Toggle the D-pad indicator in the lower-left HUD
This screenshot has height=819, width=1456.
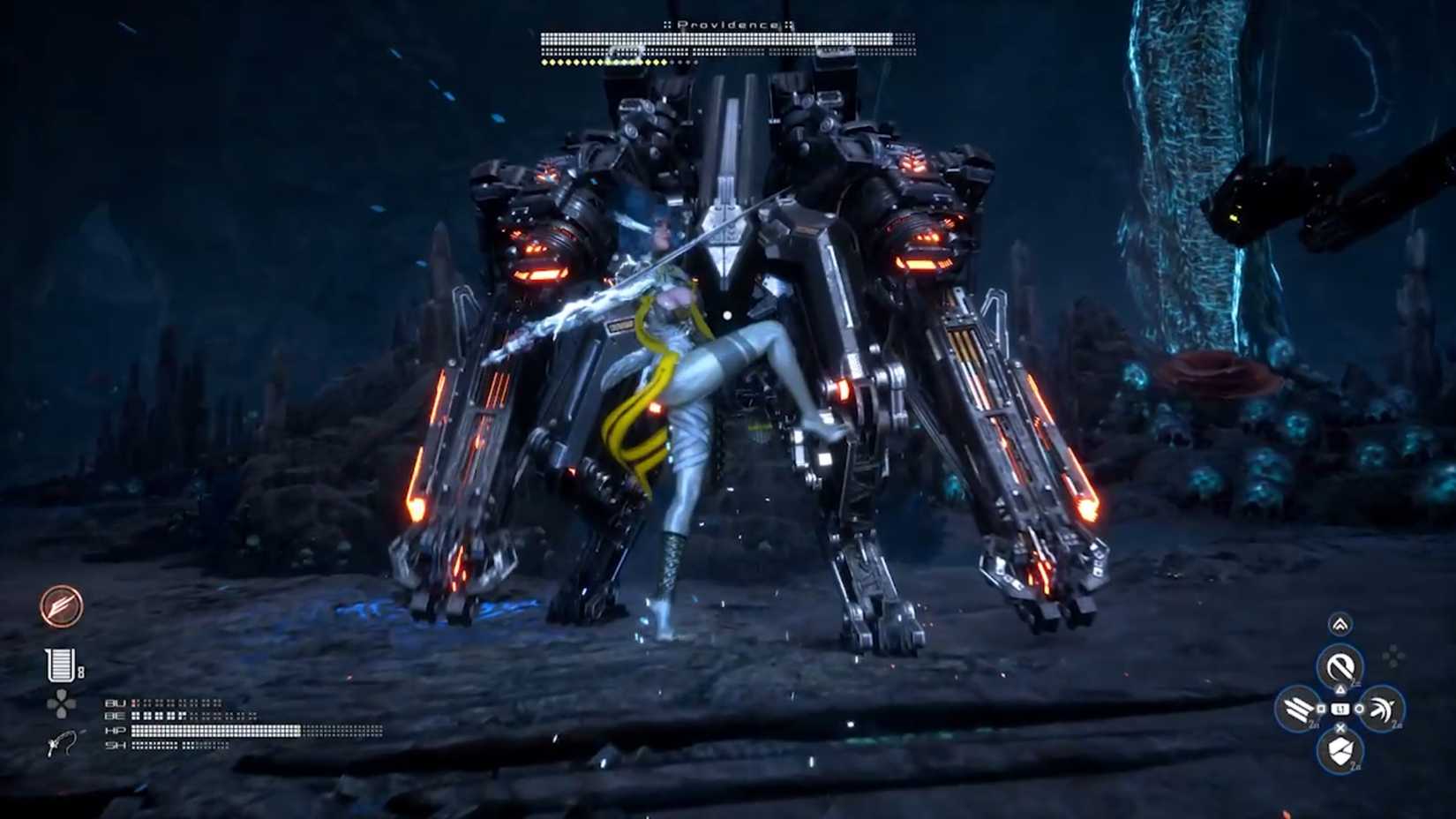point(62,703)
